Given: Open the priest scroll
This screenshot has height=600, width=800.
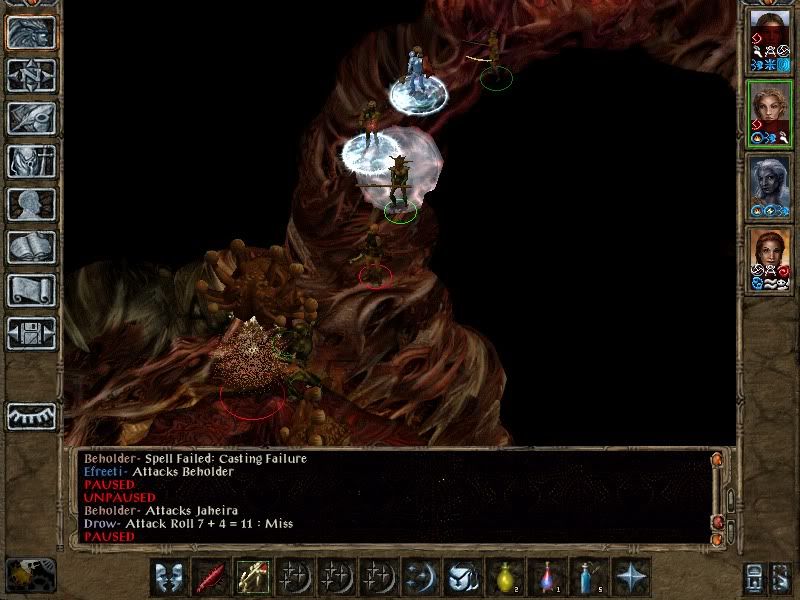Looking at the screenshot, I should [32, 290].
